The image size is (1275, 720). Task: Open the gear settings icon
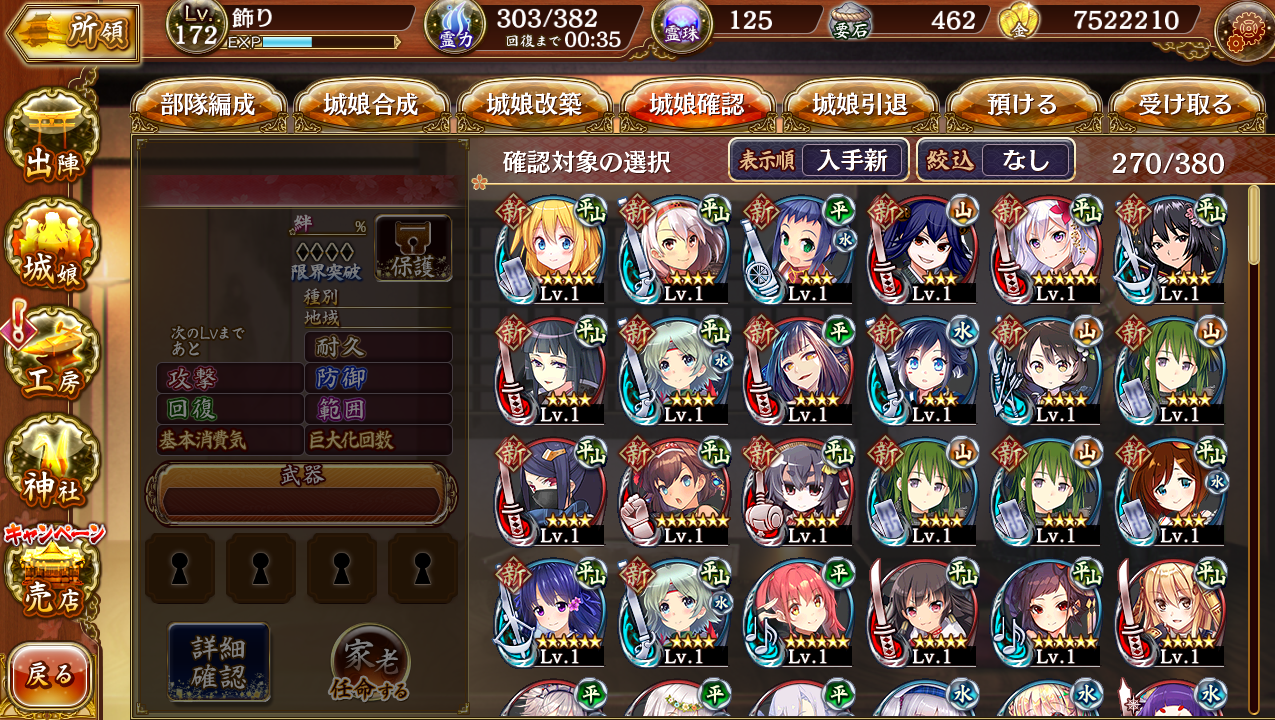click(x=1243, y=30)
